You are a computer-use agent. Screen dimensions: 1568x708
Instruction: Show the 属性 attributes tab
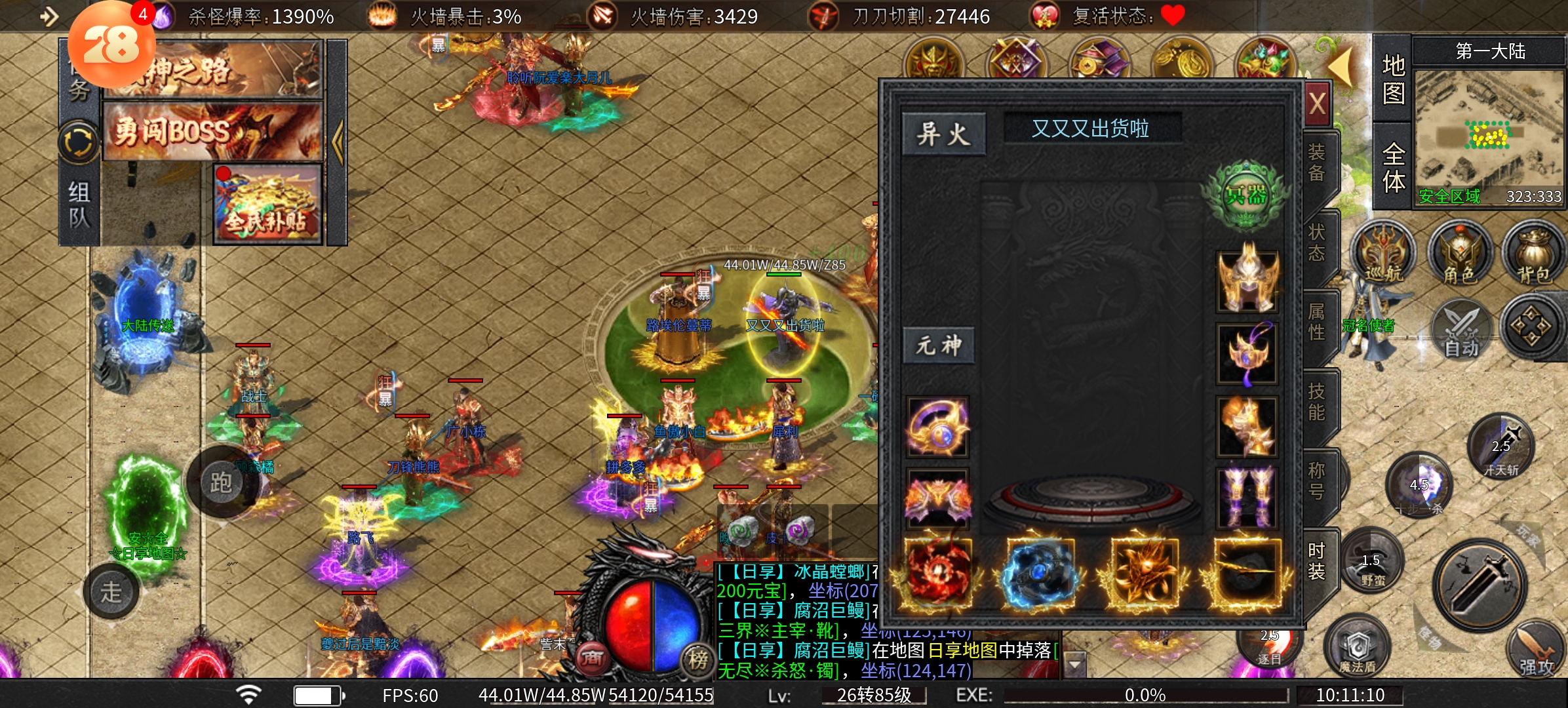coord(1316,322)
